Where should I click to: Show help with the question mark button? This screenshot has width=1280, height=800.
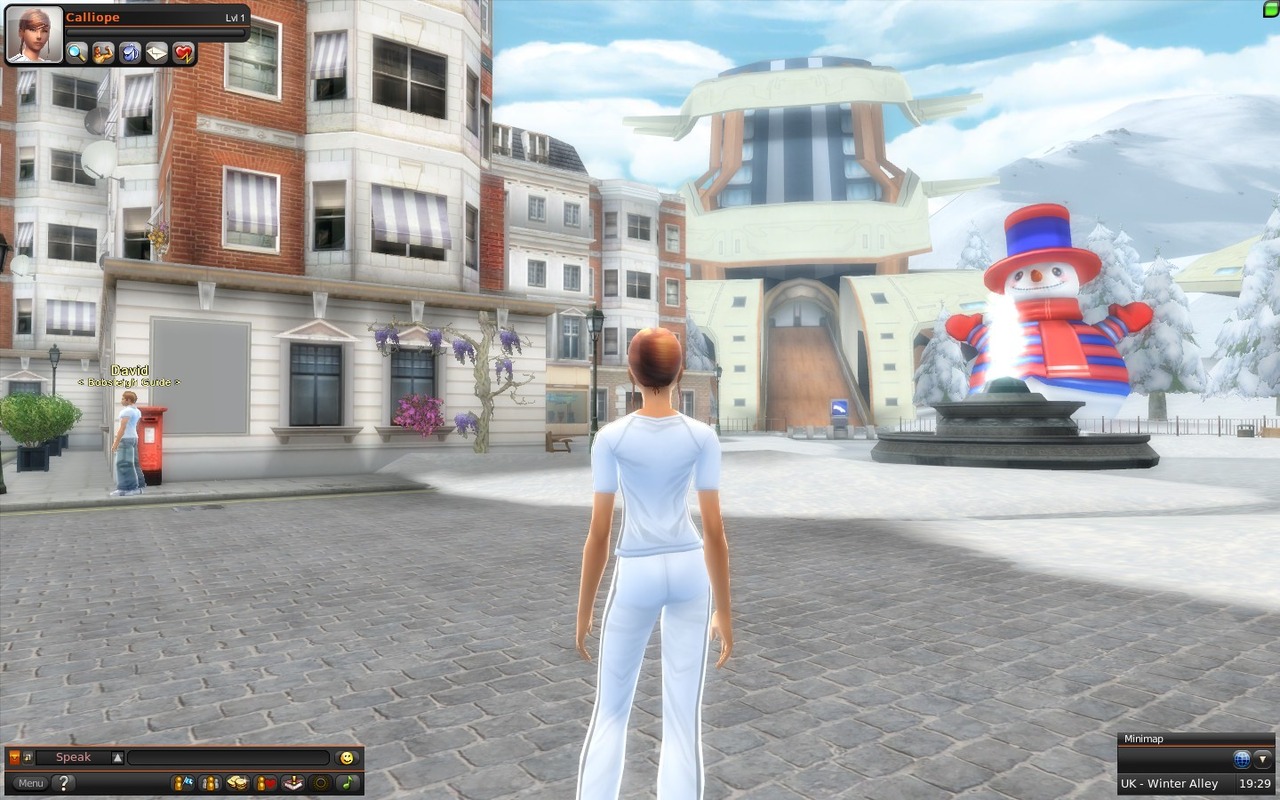coord(63,783)
